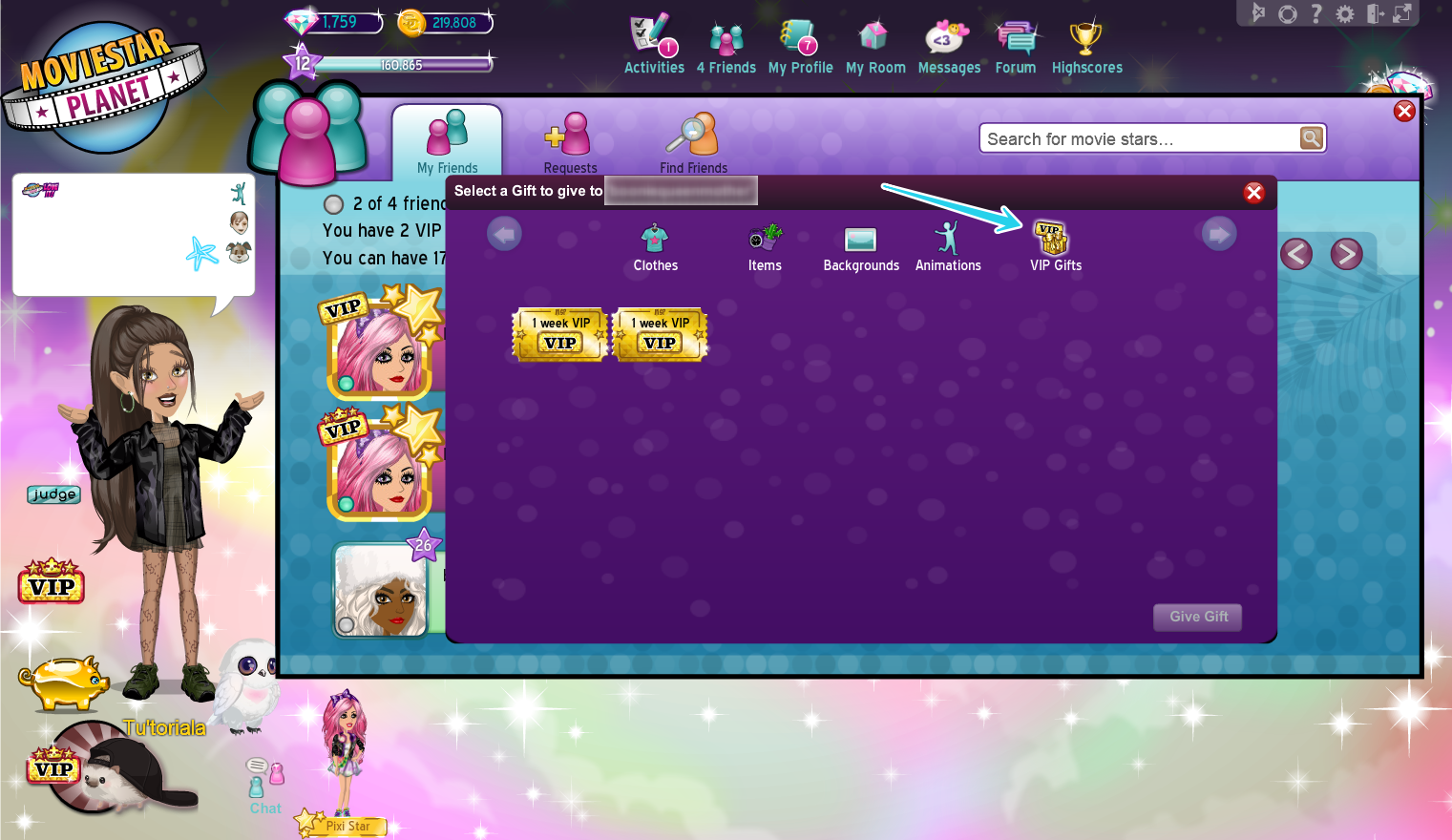1452x840 pixels.
Task: Select the Clothes gift category
Action: [655, 245]
